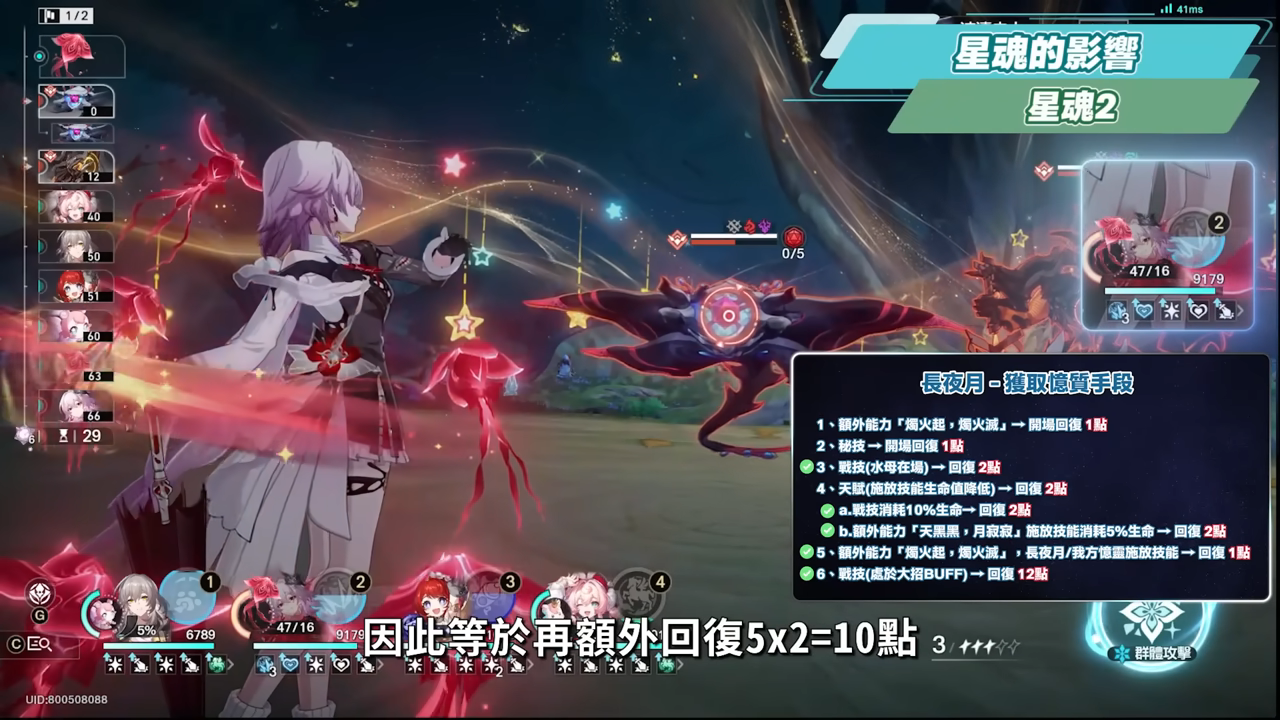
Task: Open the enemy detail magnifier scan icon
Action: [x=41, y=644]
